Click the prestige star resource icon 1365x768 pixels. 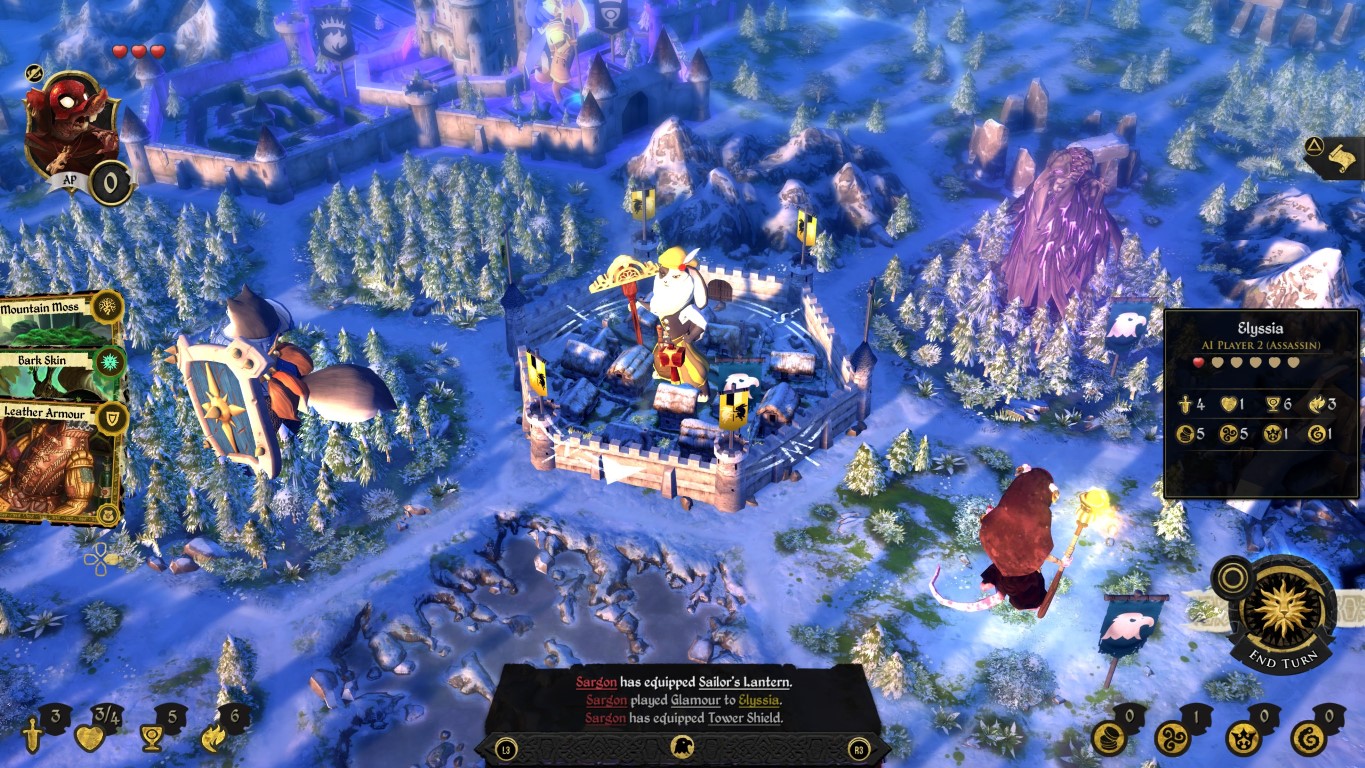pyautogui.click(x=1243, y=738)
